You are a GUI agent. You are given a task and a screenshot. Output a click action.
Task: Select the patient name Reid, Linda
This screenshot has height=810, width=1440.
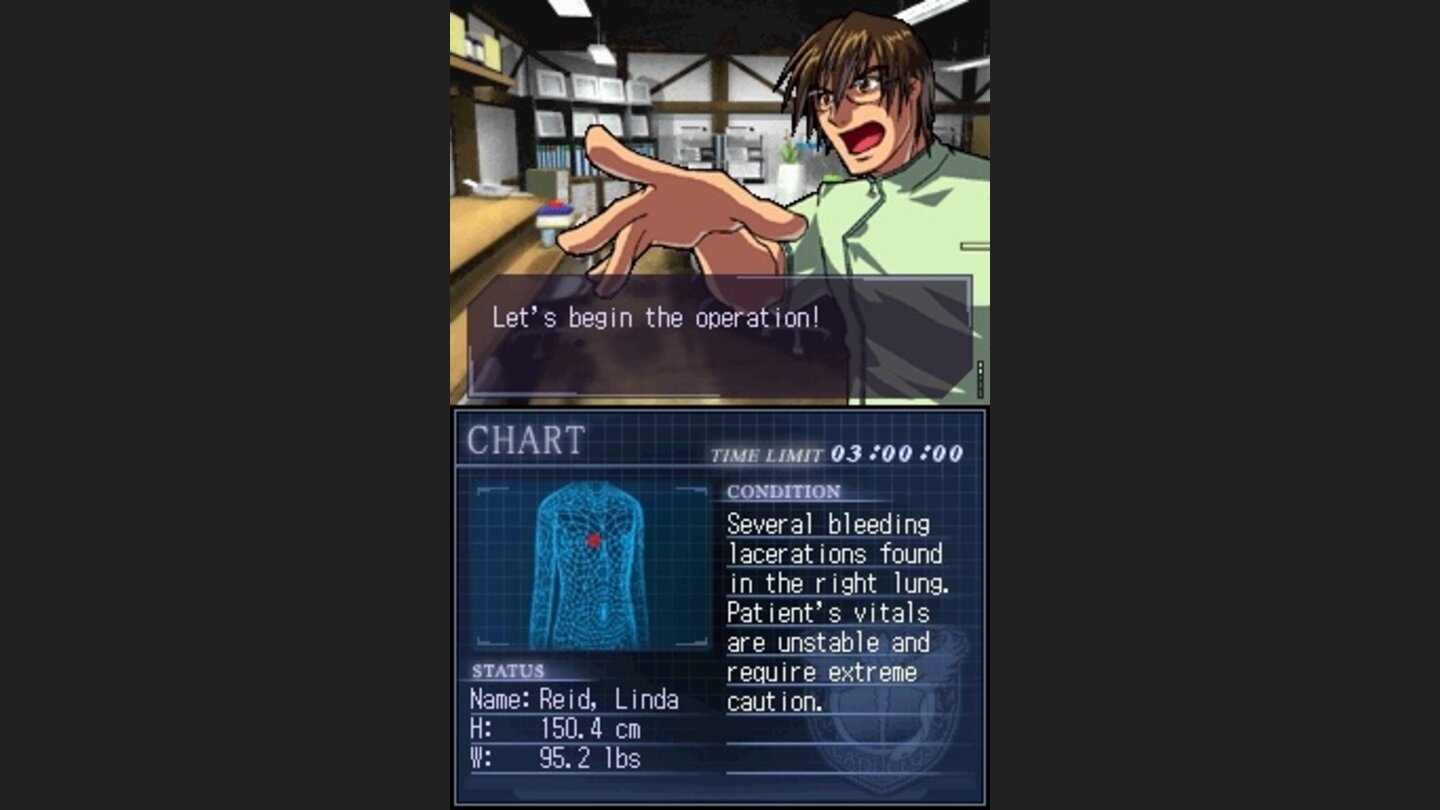(x=575, y=700)
